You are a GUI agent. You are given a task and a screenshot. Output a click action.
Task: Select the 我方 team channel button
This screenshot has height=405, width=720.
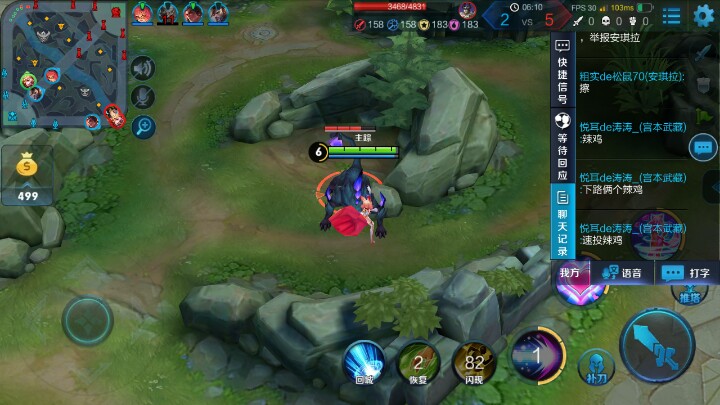click(570, 273)
